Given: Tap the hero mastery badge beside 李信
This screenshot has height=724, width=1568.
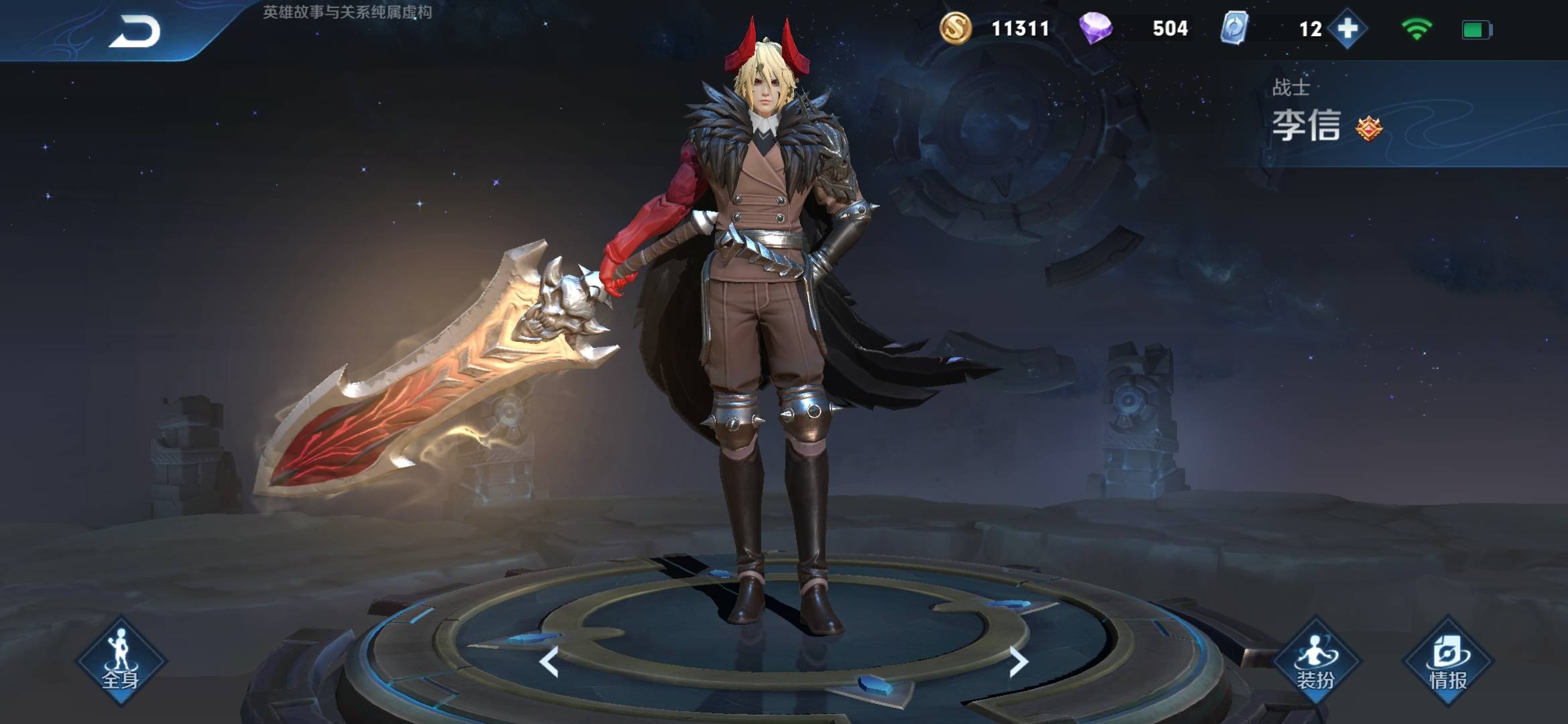Looking at the screenshot, I should [x=1368, y=128].
